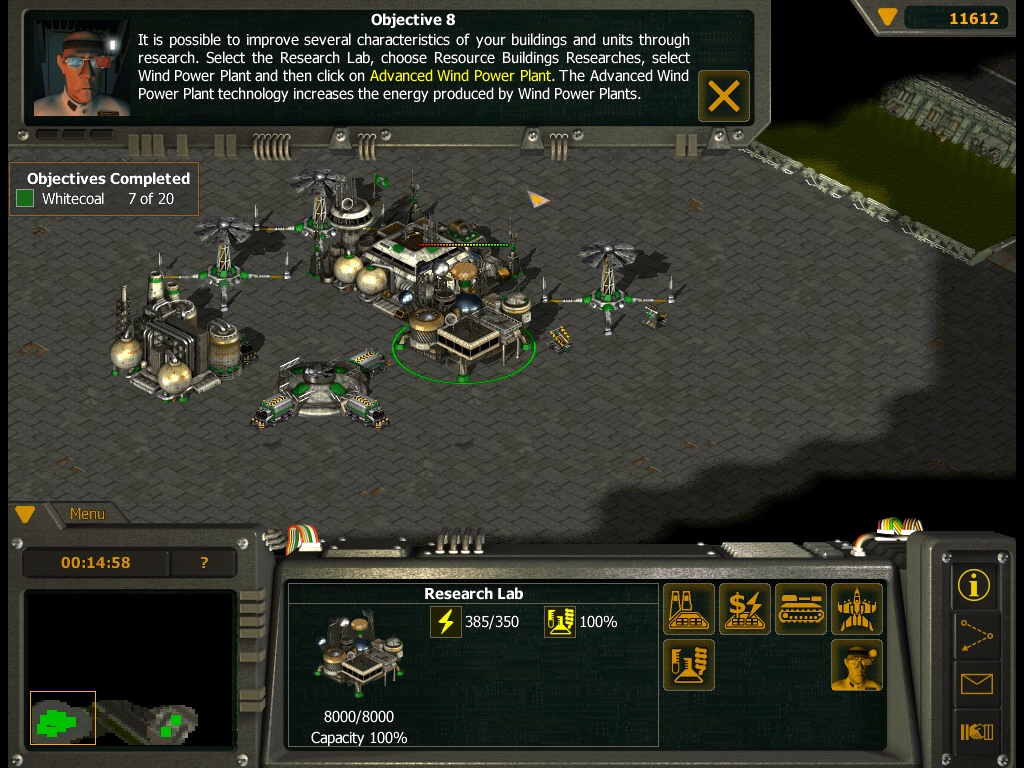Click the minimap base area
The width and height of the screenshot is (1024, 768).
(x=63, y=718)
